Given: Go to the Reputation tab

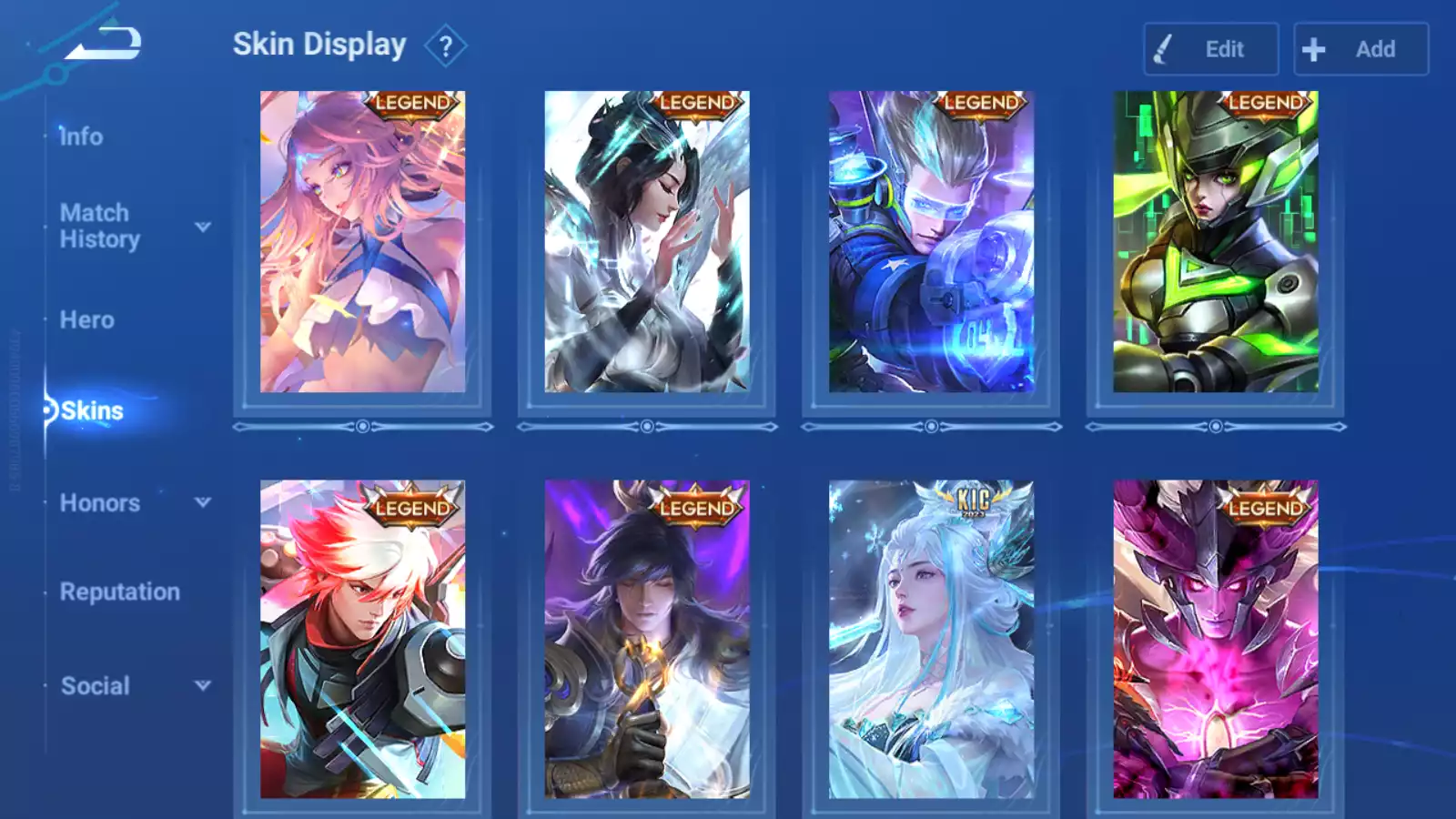Looking at the screenshot, I should click(x=119, y=591).
